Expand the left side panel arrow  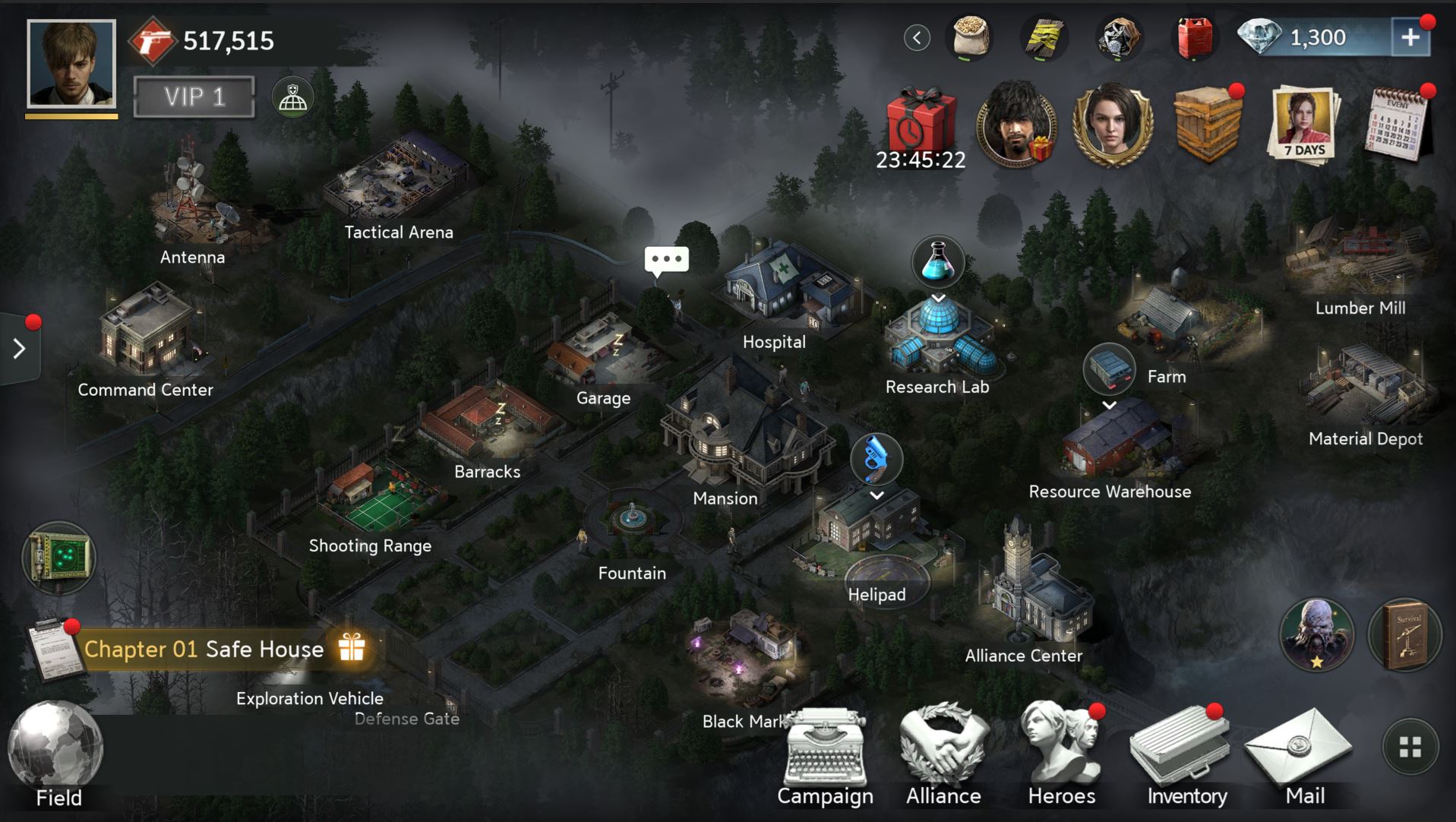point(19,349)
